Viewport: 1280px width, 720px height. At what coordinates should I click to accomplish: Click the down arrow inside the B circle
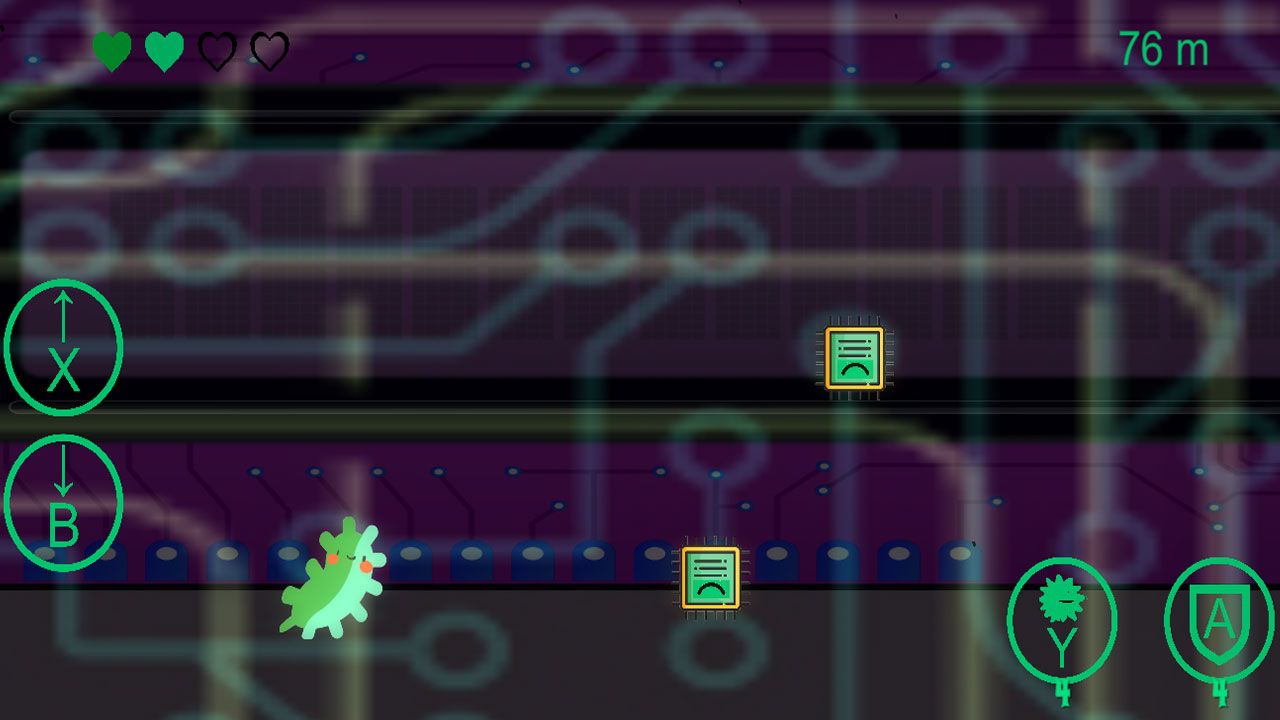[x=65, y=468]
